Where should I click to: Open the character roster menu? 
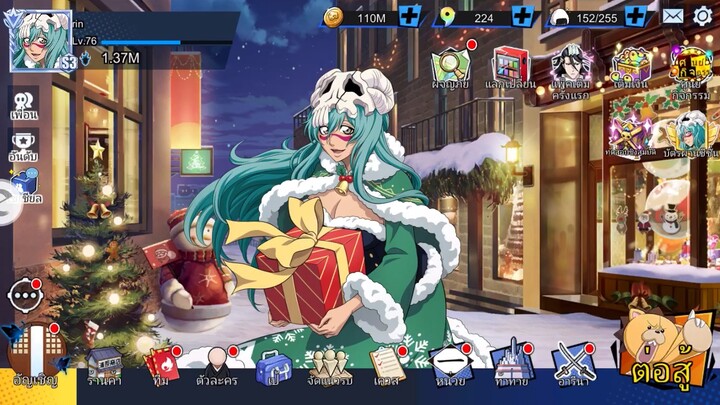click(217, 366)
